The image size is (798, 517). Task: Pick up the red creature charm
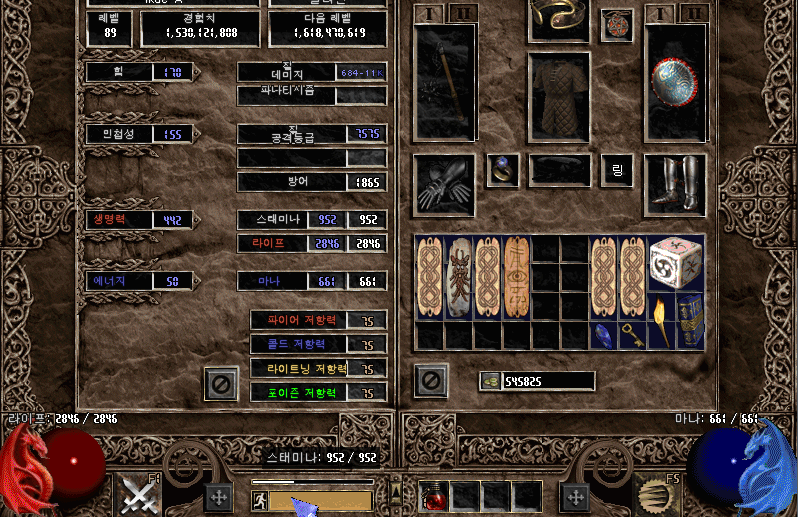coord(459,277)
